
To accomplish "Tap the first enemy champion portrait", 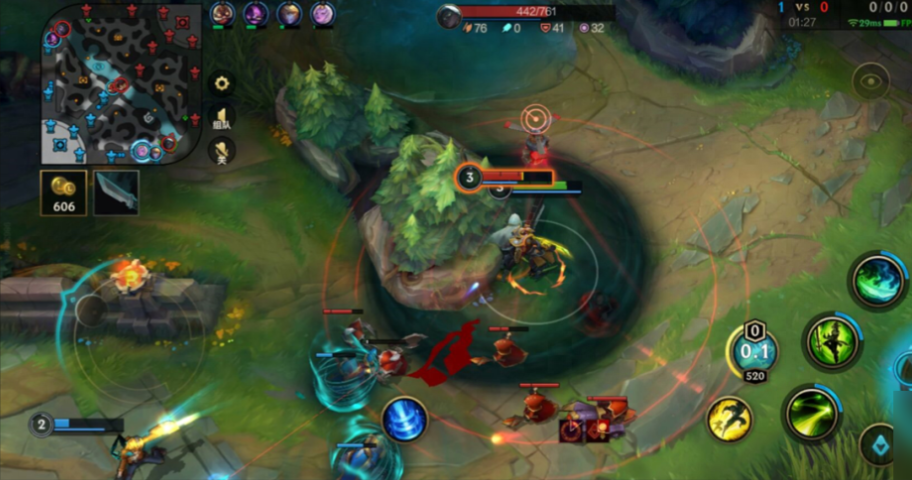I will click(223, 14).
